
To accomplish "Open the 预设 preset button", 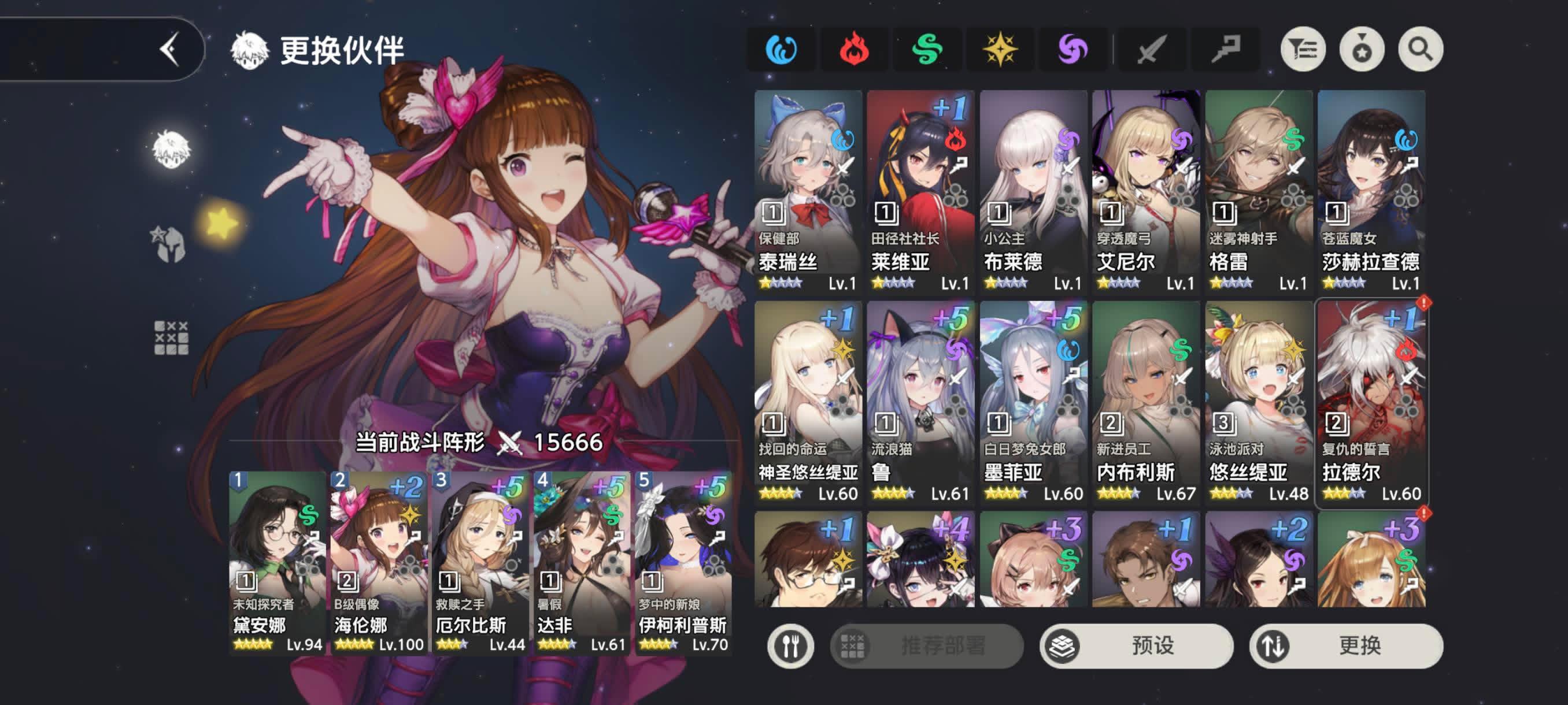I will (x=1136, y=645).
